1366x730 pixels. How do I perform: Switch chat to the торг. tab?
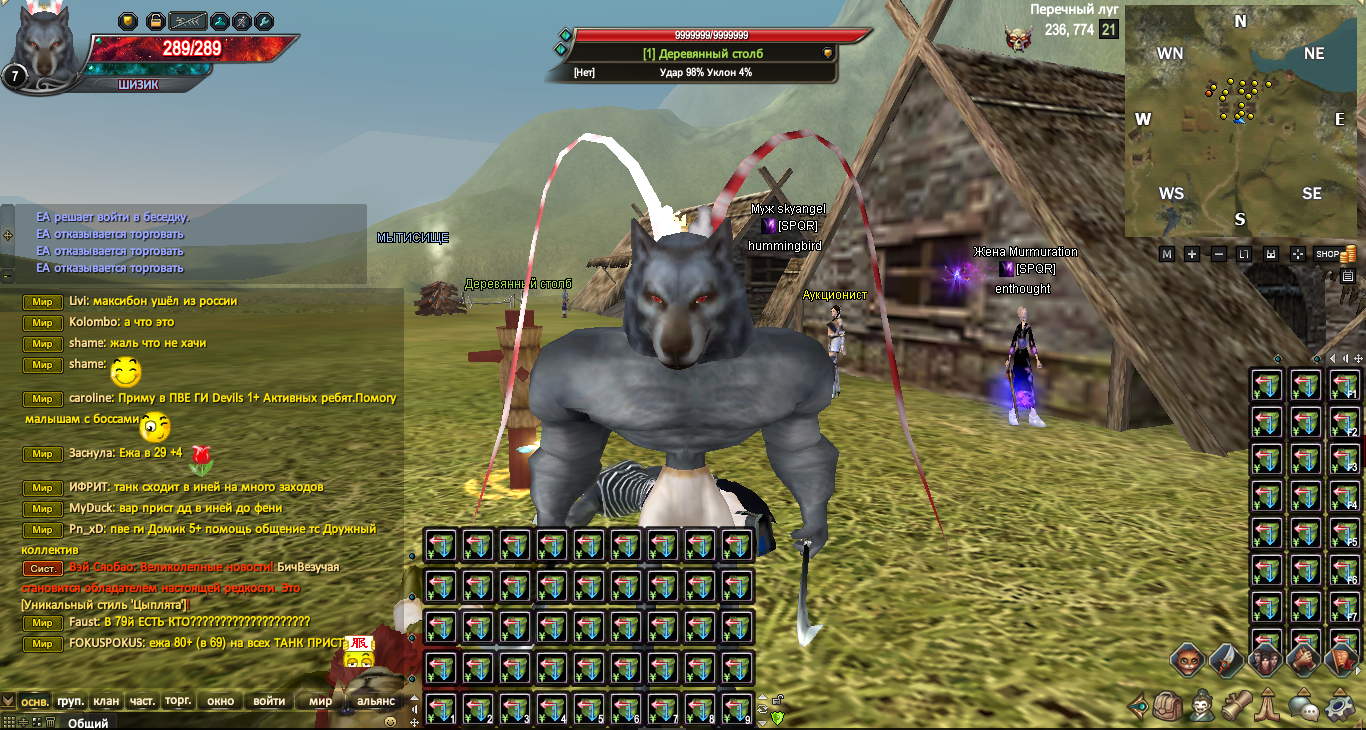point(178,701)
